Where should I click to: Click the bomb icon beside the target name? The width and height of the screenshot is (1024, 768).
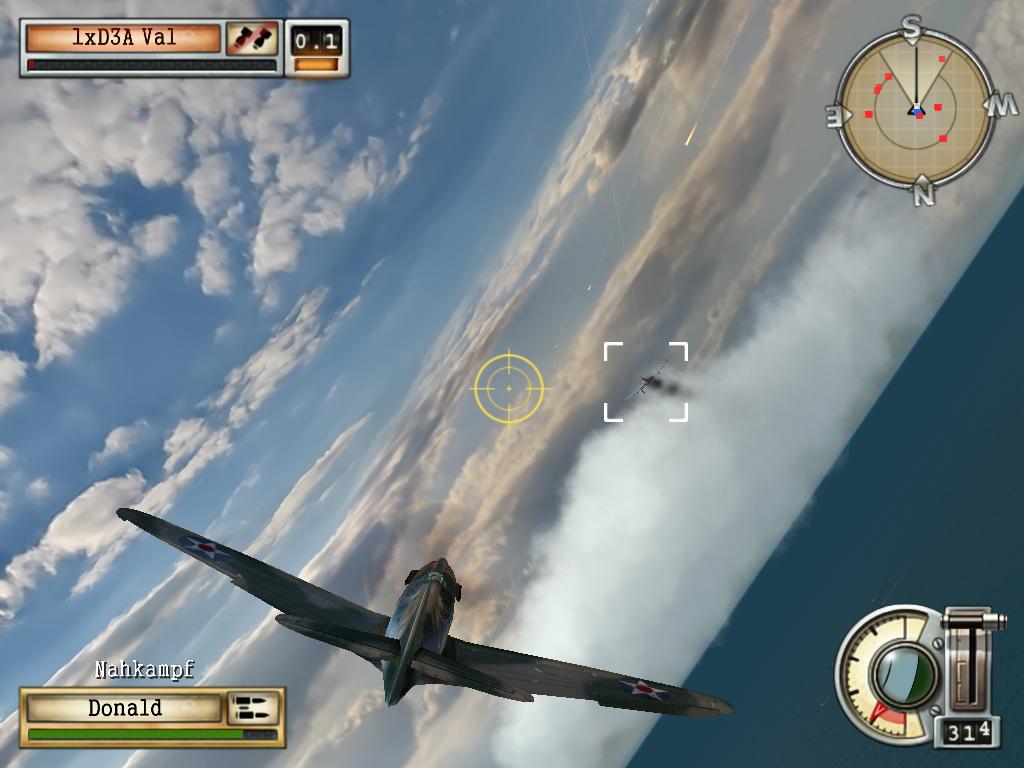[x=252, y=39]
